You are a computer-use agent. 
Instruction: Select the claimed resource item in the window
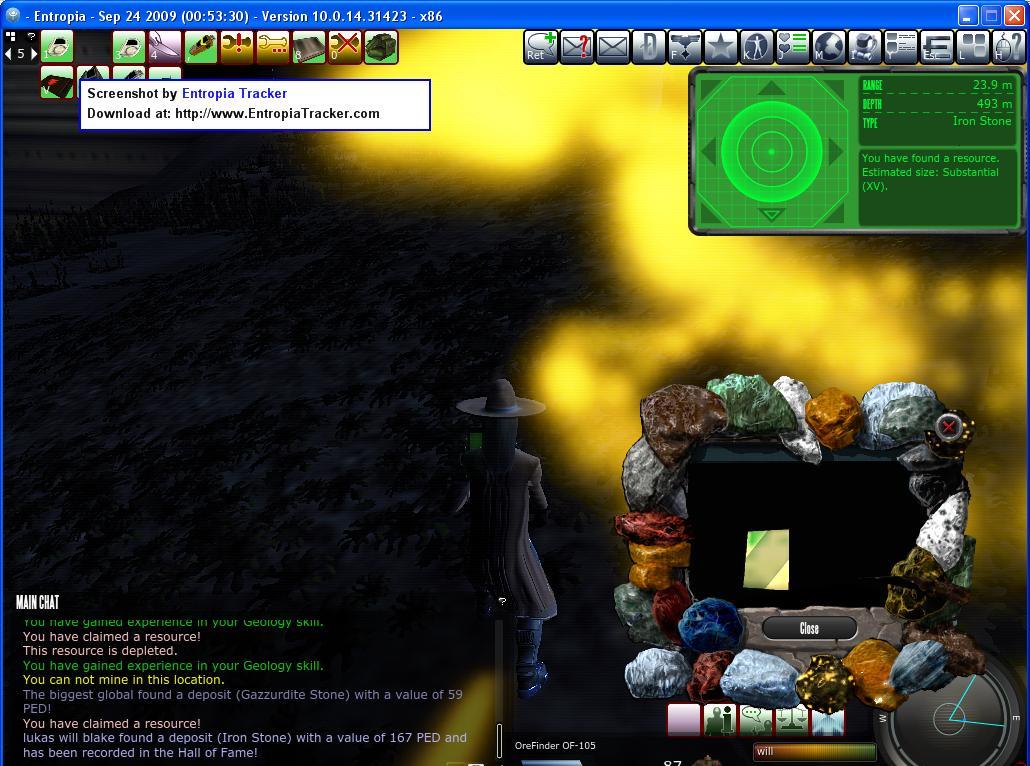pyautogui.click(x=767, y=559)
